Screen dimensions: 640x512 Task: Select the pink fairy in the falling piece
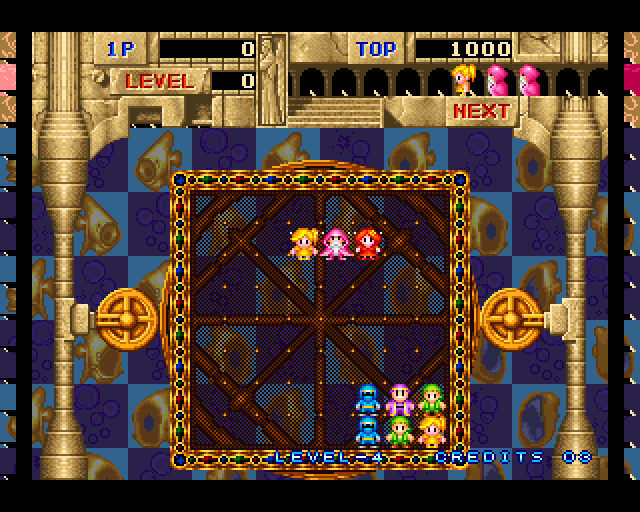(x=335, y=243)
